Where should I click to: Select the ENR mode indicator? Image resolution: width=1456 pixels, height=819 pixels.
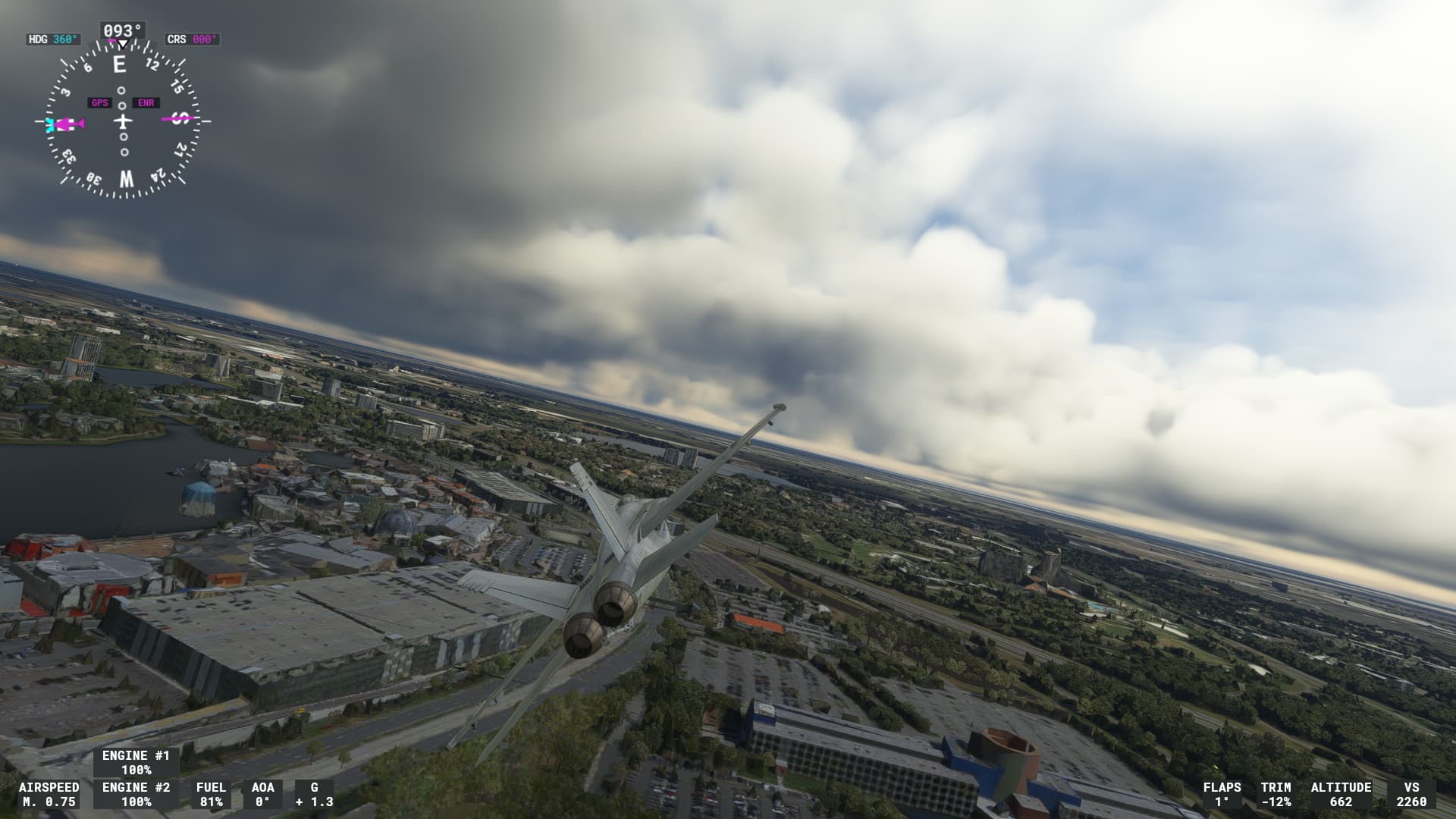coord(145,101)
